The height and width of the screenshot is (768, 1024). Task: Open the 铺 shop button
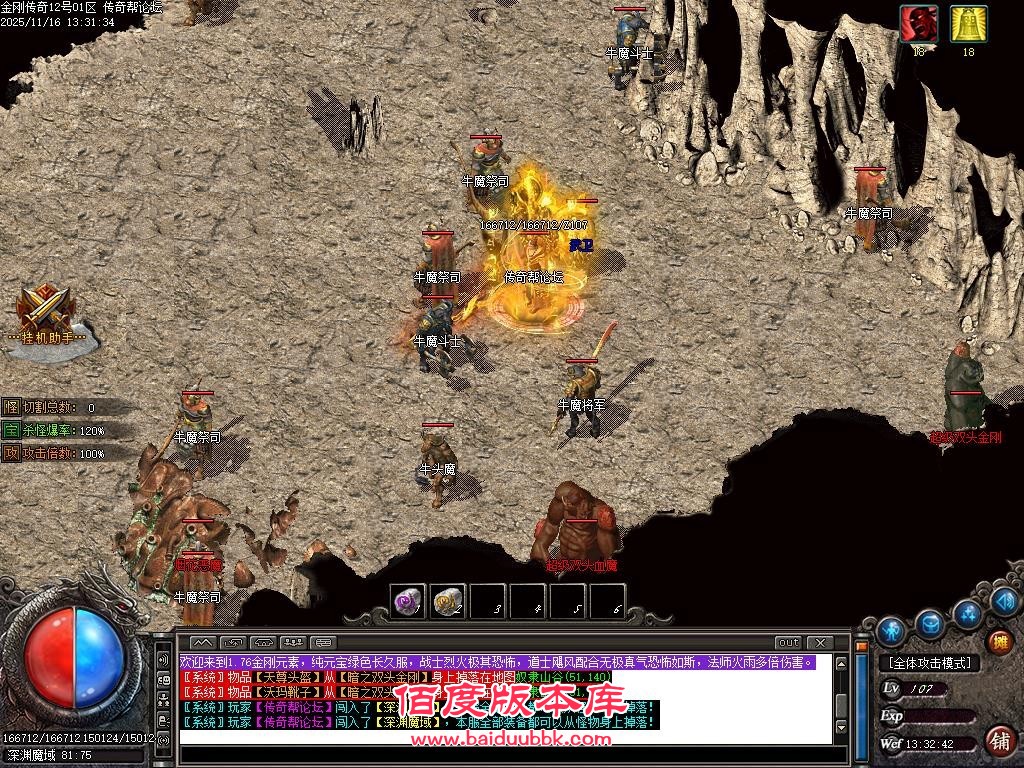click(x=998, y=740)
